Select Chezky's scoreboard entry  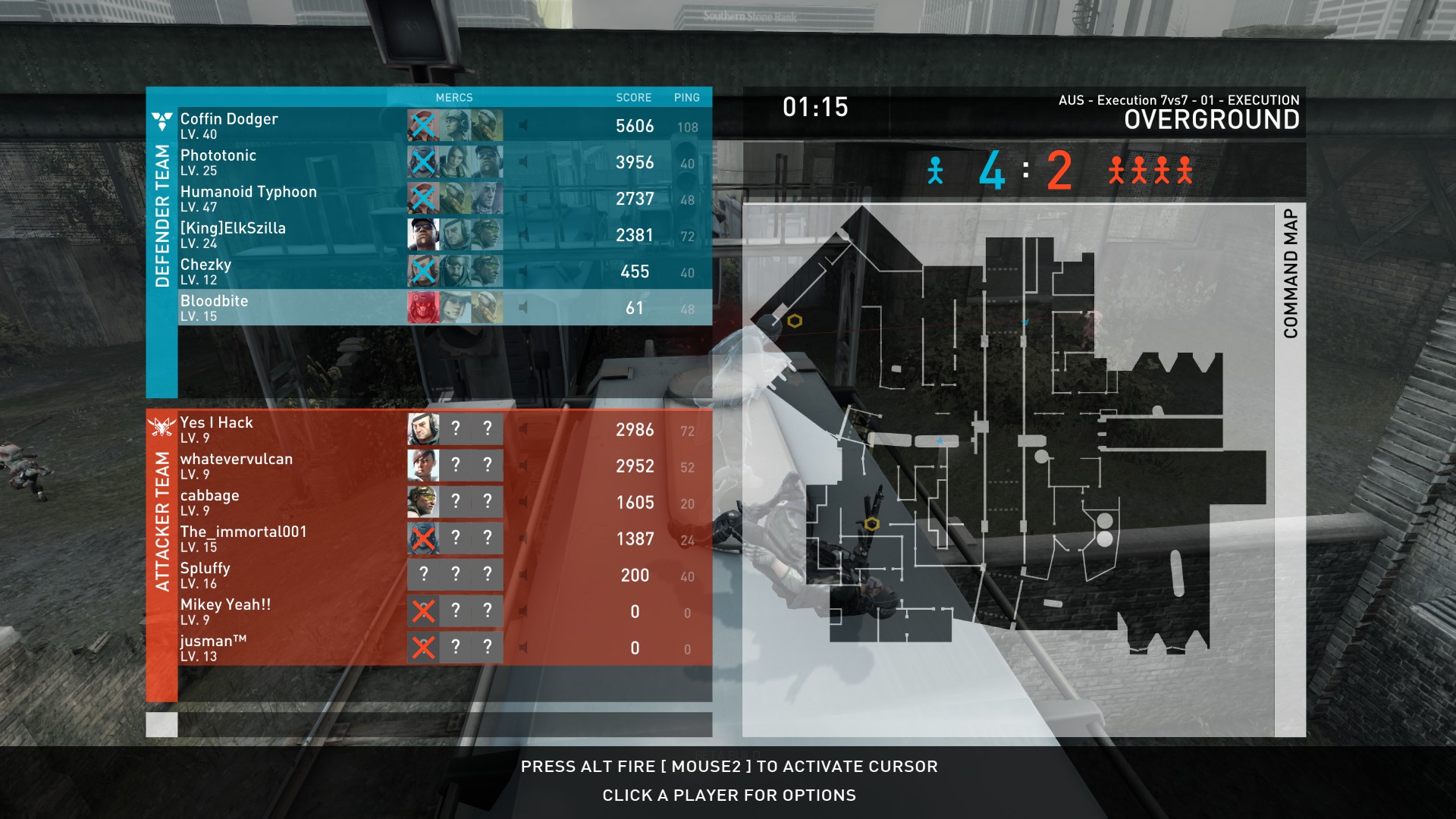[x=206, y=271]
